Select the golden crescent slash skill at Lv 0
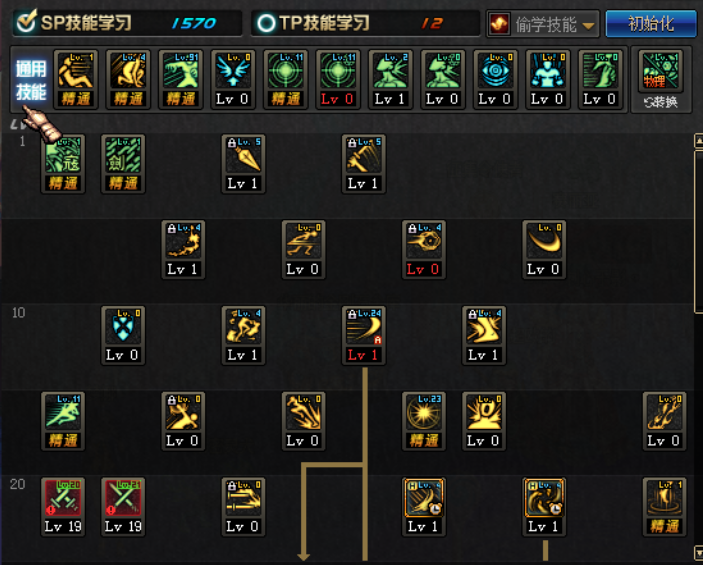 click(543, 247)
